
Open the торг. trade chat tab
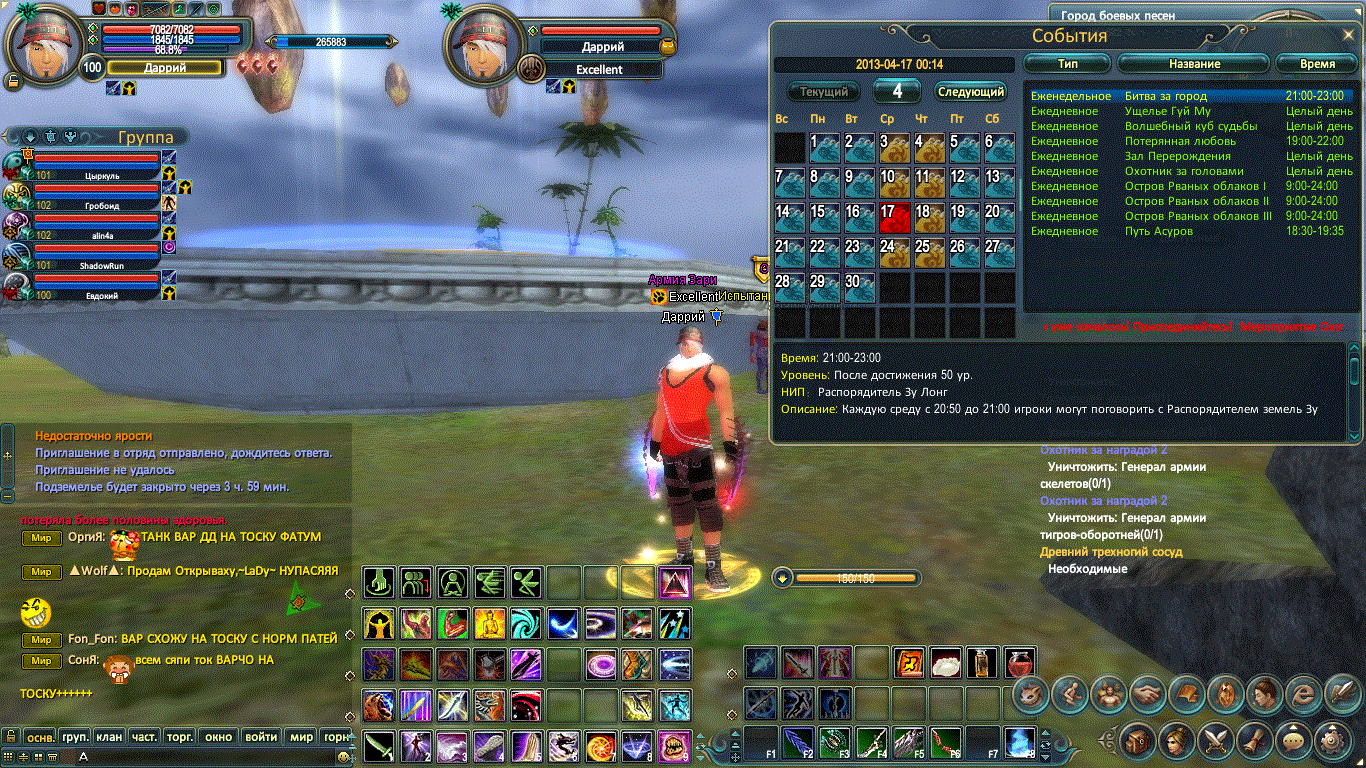[x=180, y=737]
